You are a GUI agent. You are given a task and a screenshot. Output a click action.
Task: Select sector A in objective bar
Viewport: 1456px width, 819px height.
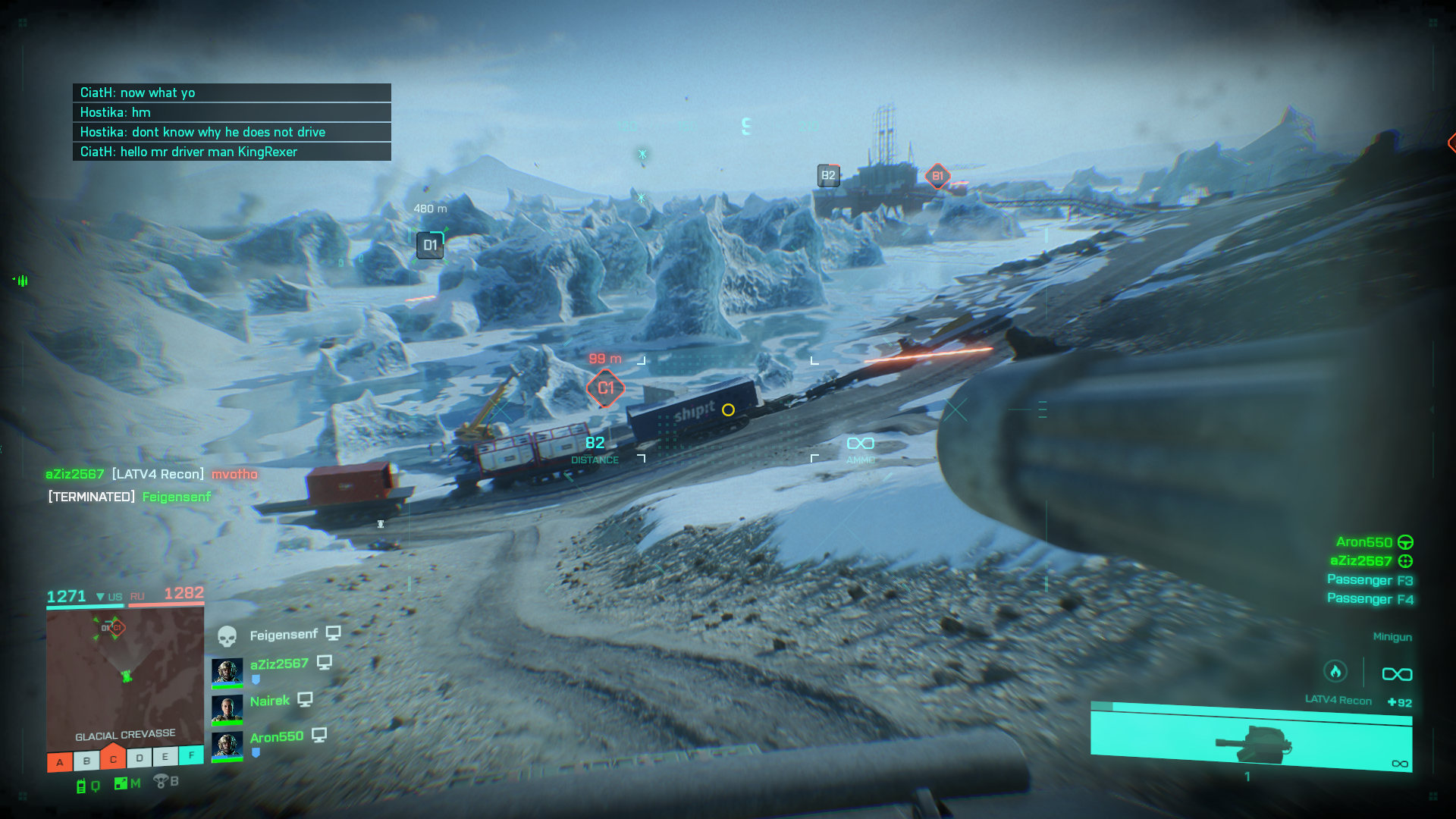click(60, 762)
